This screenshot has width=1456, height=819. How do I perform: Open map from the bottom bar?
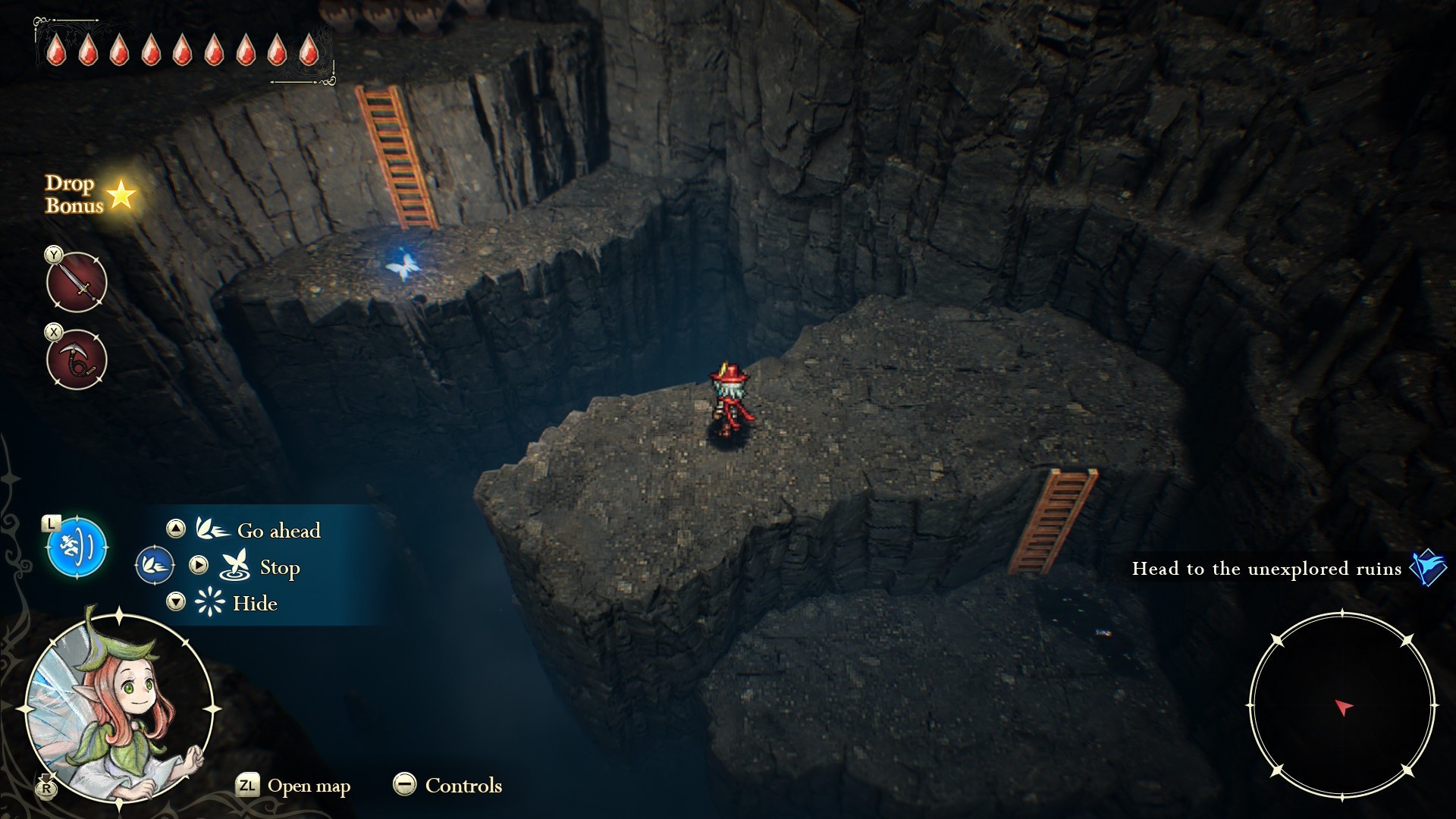coord(293,786)
